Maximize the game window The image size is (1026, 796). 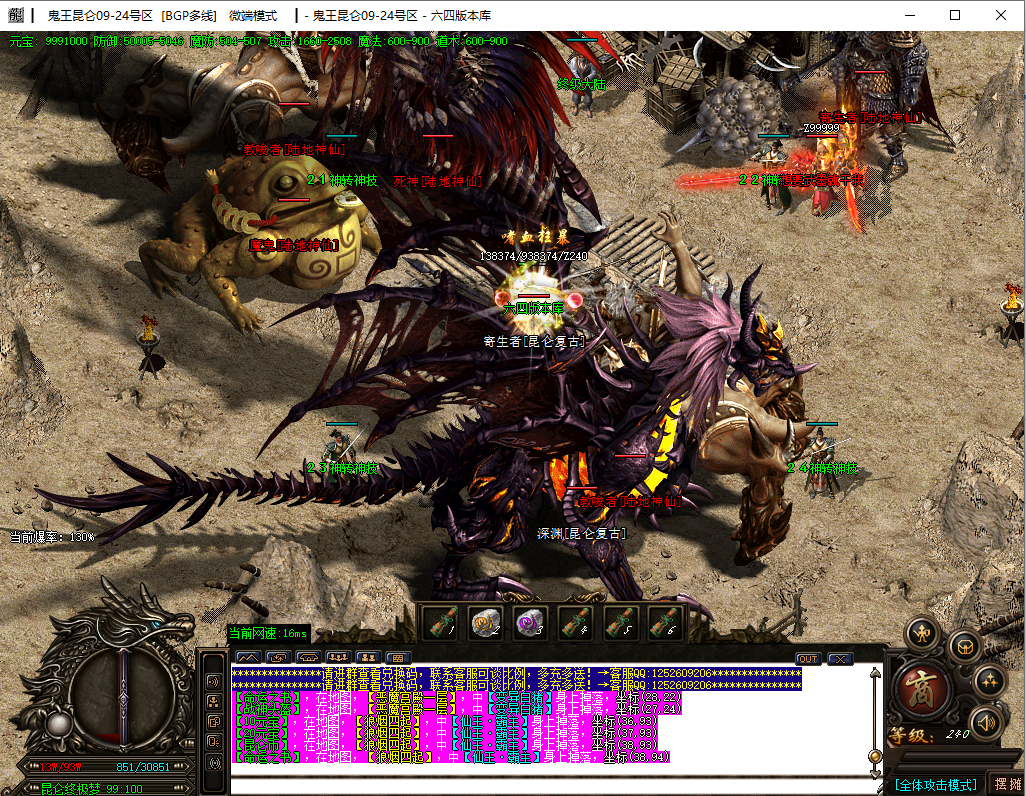pos(955,15)
